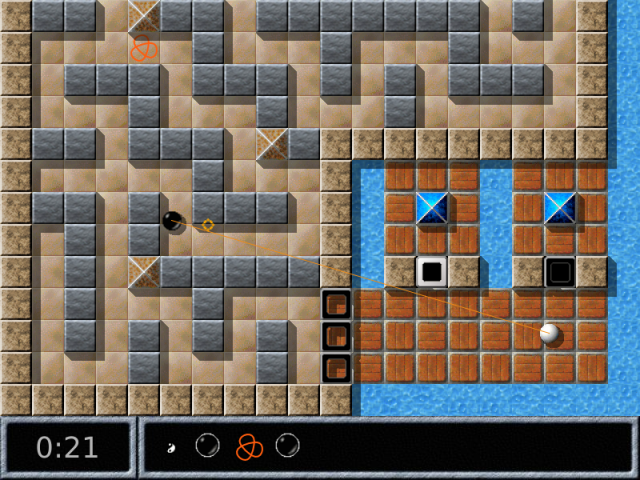Choose the orange knot item in inventory
The width and height of the screenshot is (640, 480).
[x=248, y=446]
